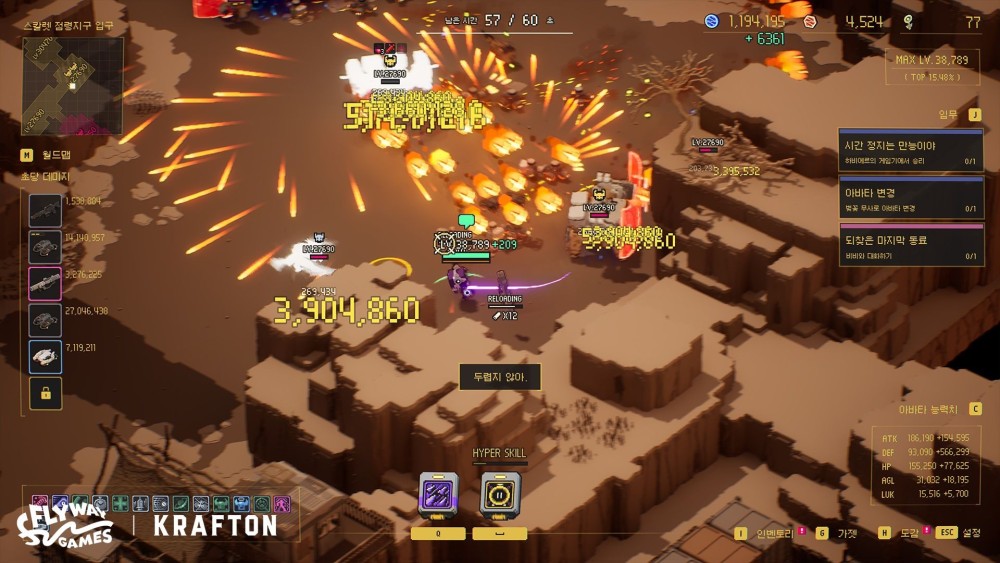1000x563 pixels.
Task: Activate the purple slash hyper skill
Action: click(x=438, y=495)
